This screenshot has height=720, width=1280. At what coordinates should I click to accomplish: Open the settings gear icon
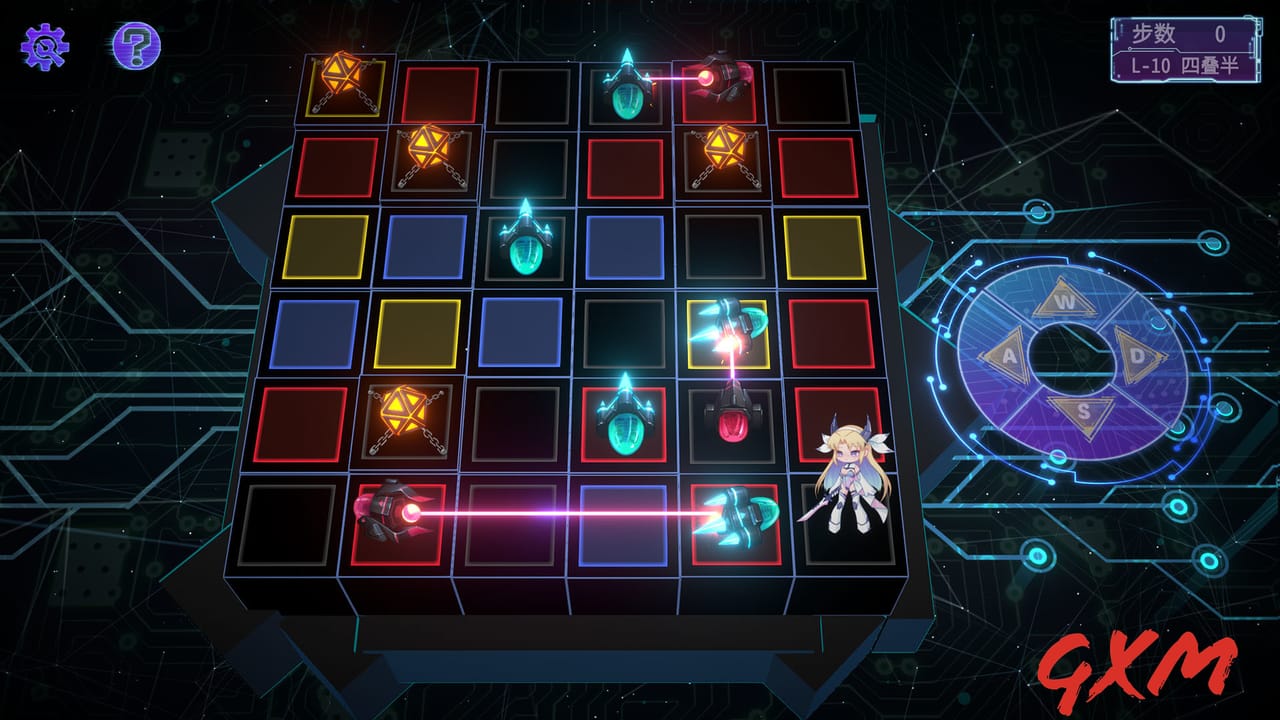coord(45,45)
